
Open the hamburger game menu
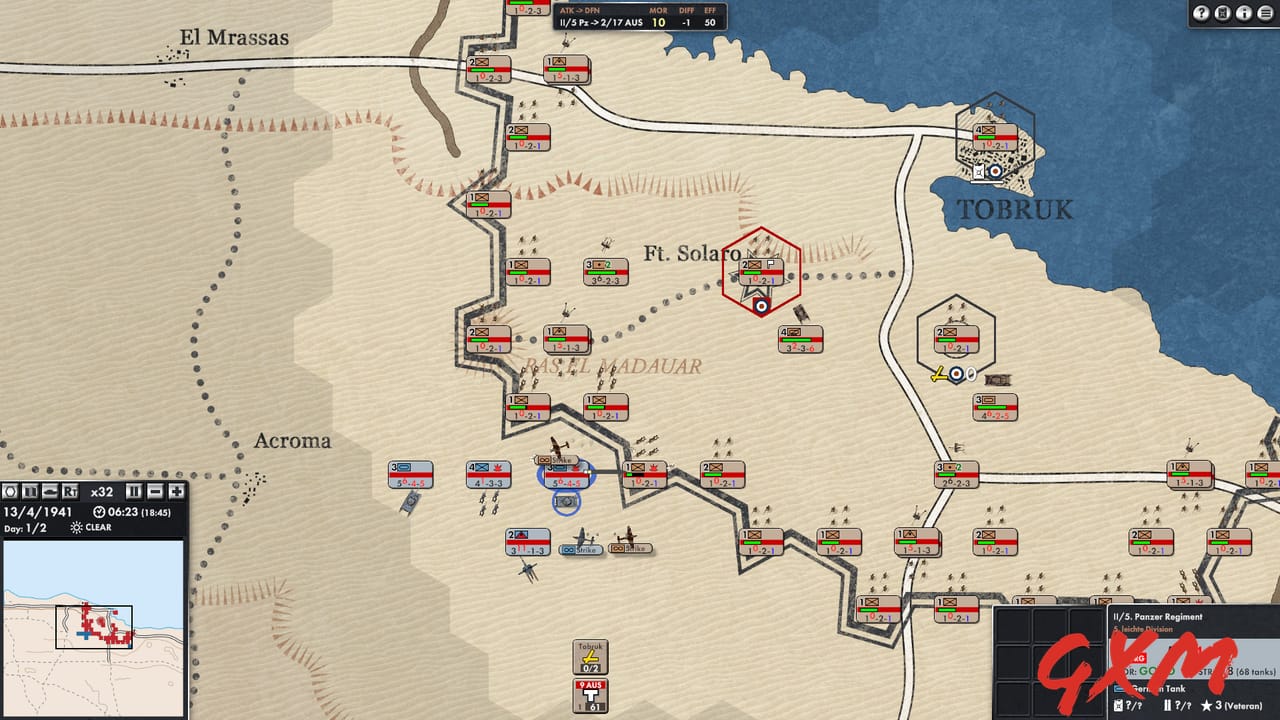1264,12
